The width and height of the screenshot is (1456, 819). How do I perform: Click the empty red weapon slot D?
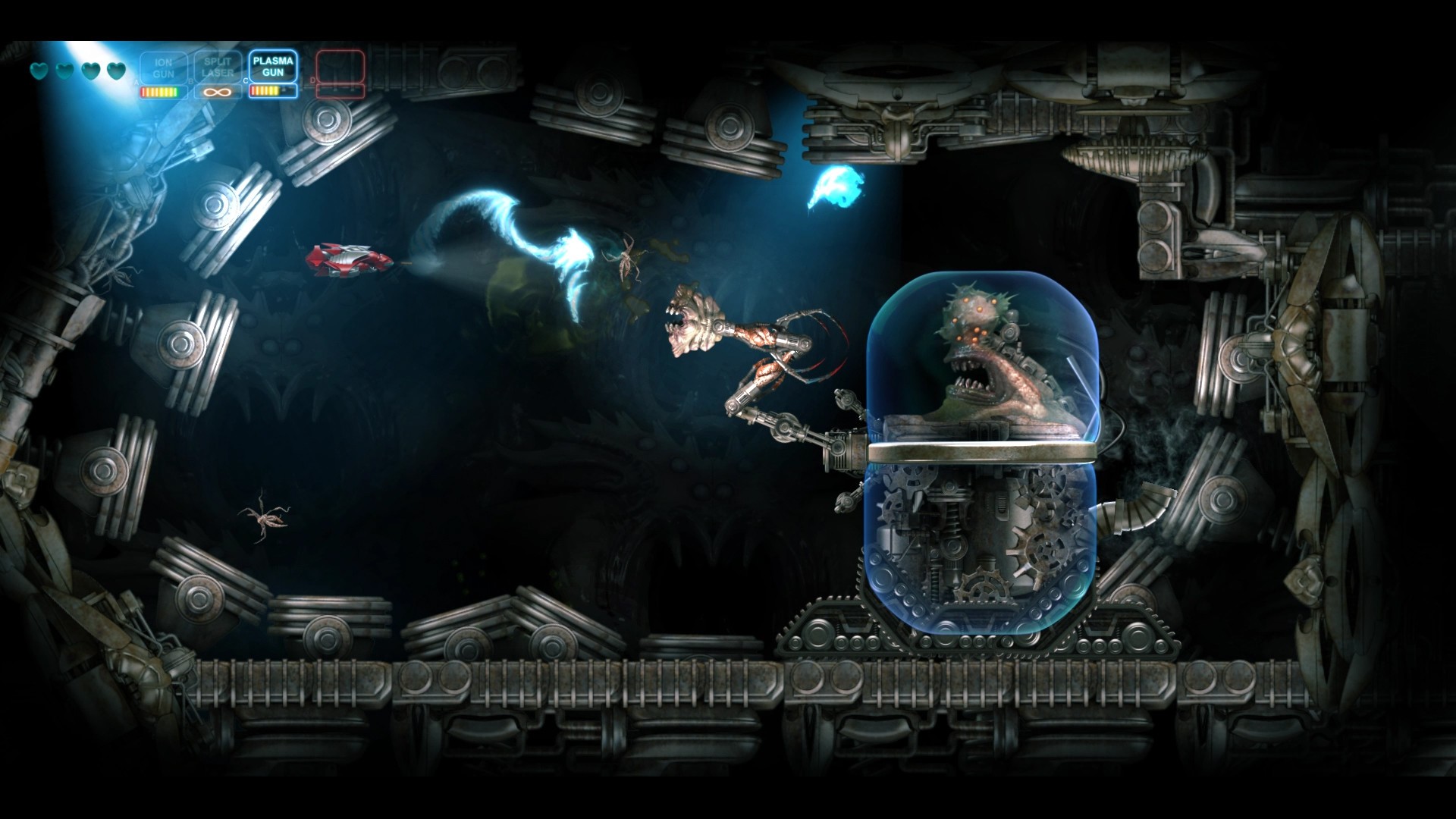click(340, 67)
